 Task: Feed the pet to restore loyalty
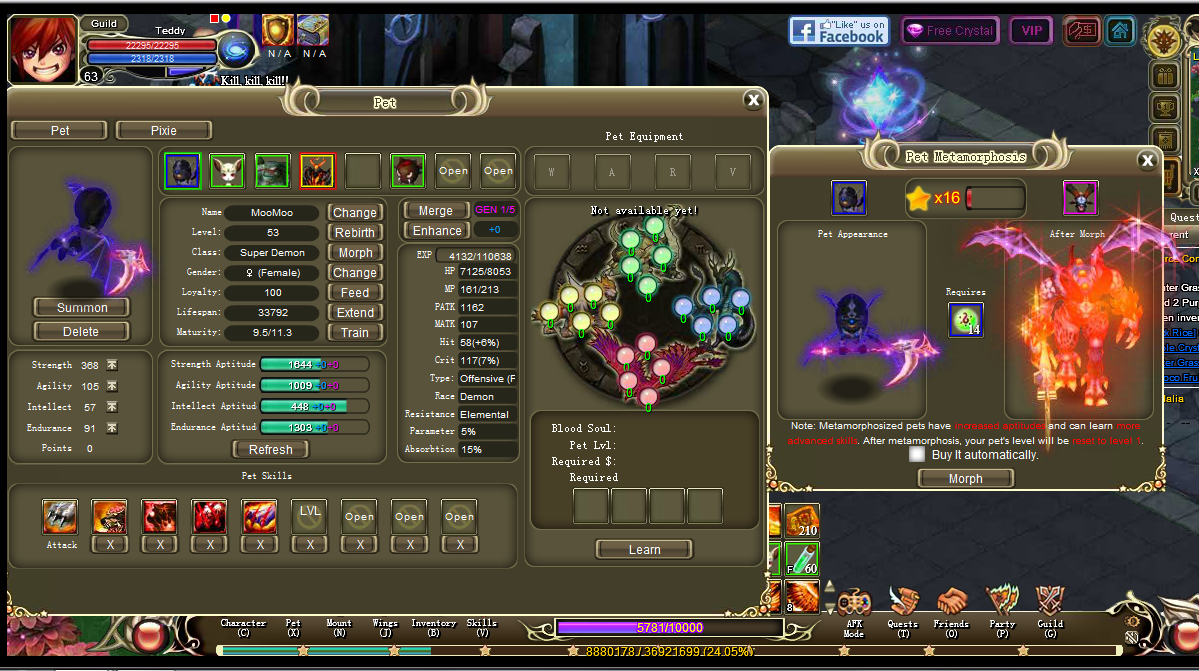click(355, 293)
